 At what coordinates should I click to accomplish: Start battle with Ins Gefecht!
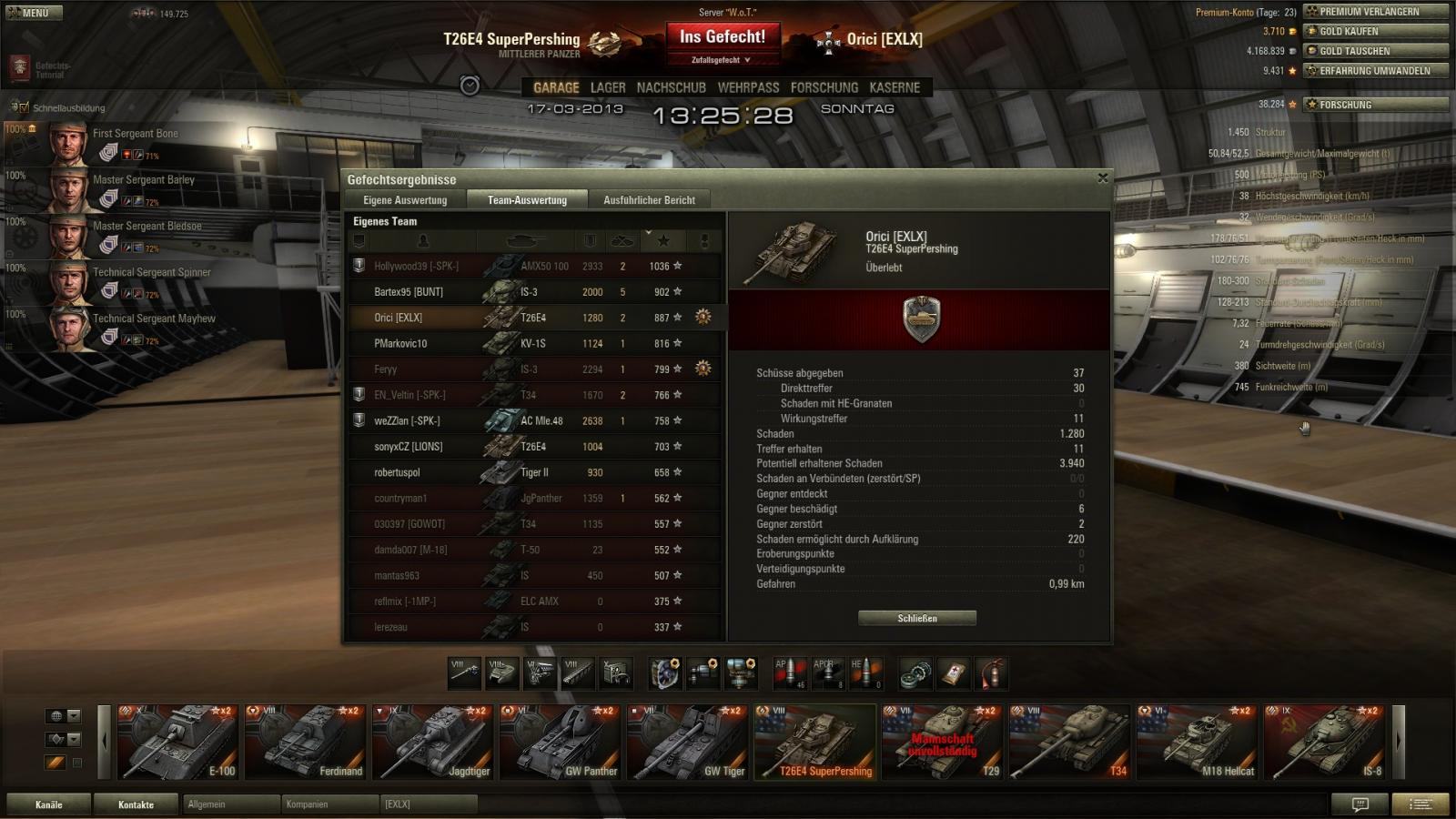(x=723, y=37)
